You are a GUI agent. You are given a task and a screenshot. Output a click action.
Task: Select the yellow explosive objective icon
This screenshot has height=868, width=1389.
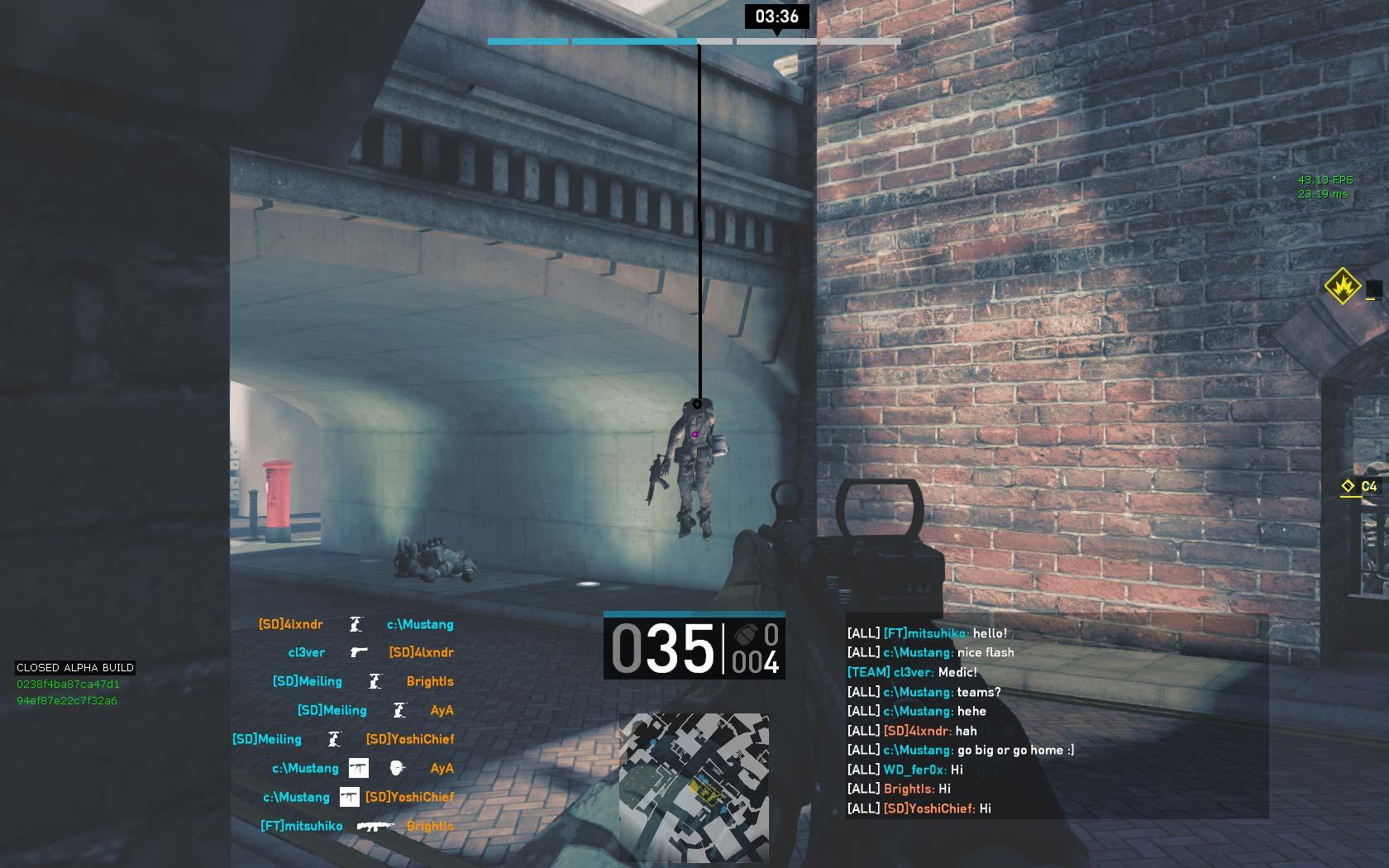click(1343, 286)
